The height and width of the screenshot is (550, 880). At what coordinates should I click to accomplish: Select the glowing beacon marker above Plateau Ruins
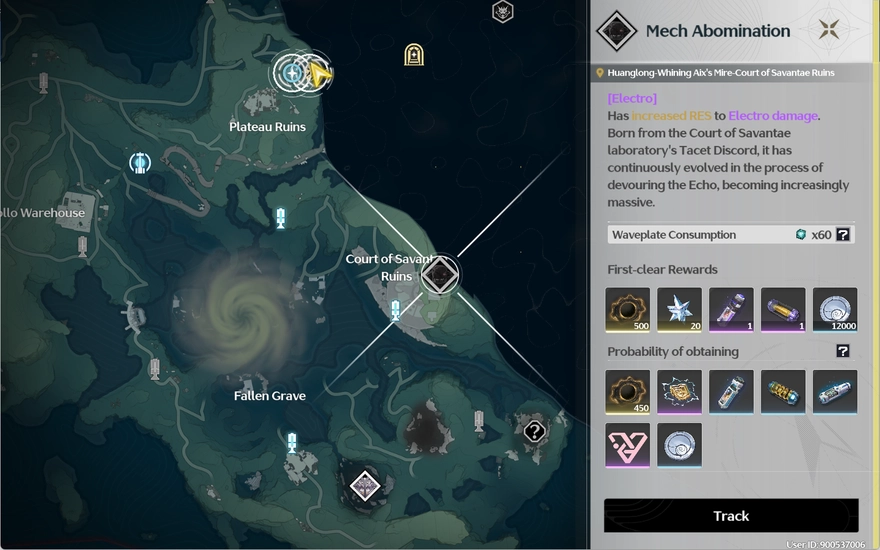coord(292,72)
